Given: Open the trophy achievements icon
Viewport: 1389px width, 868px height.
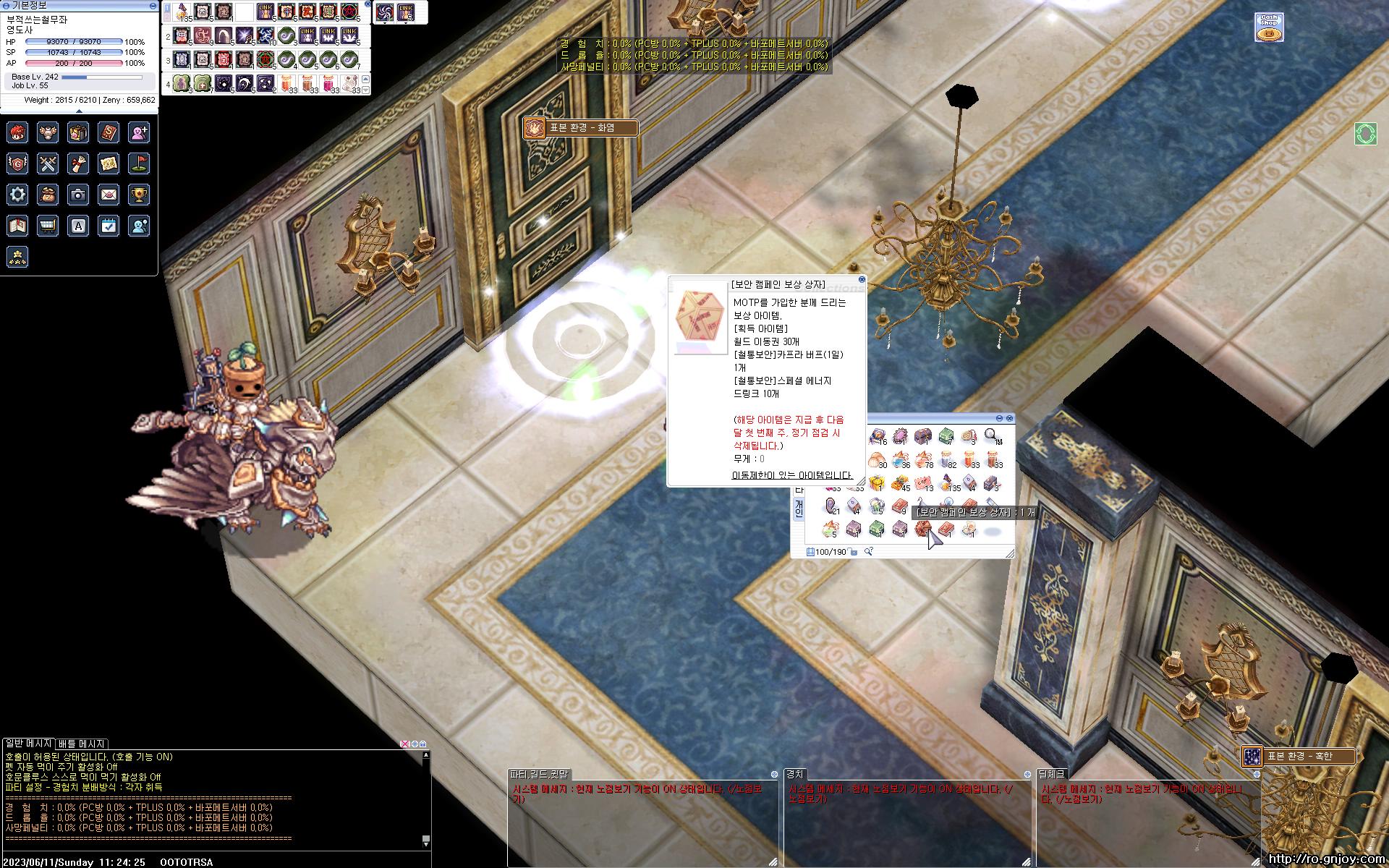Looking at the screenshot, I should pos(139,194).
